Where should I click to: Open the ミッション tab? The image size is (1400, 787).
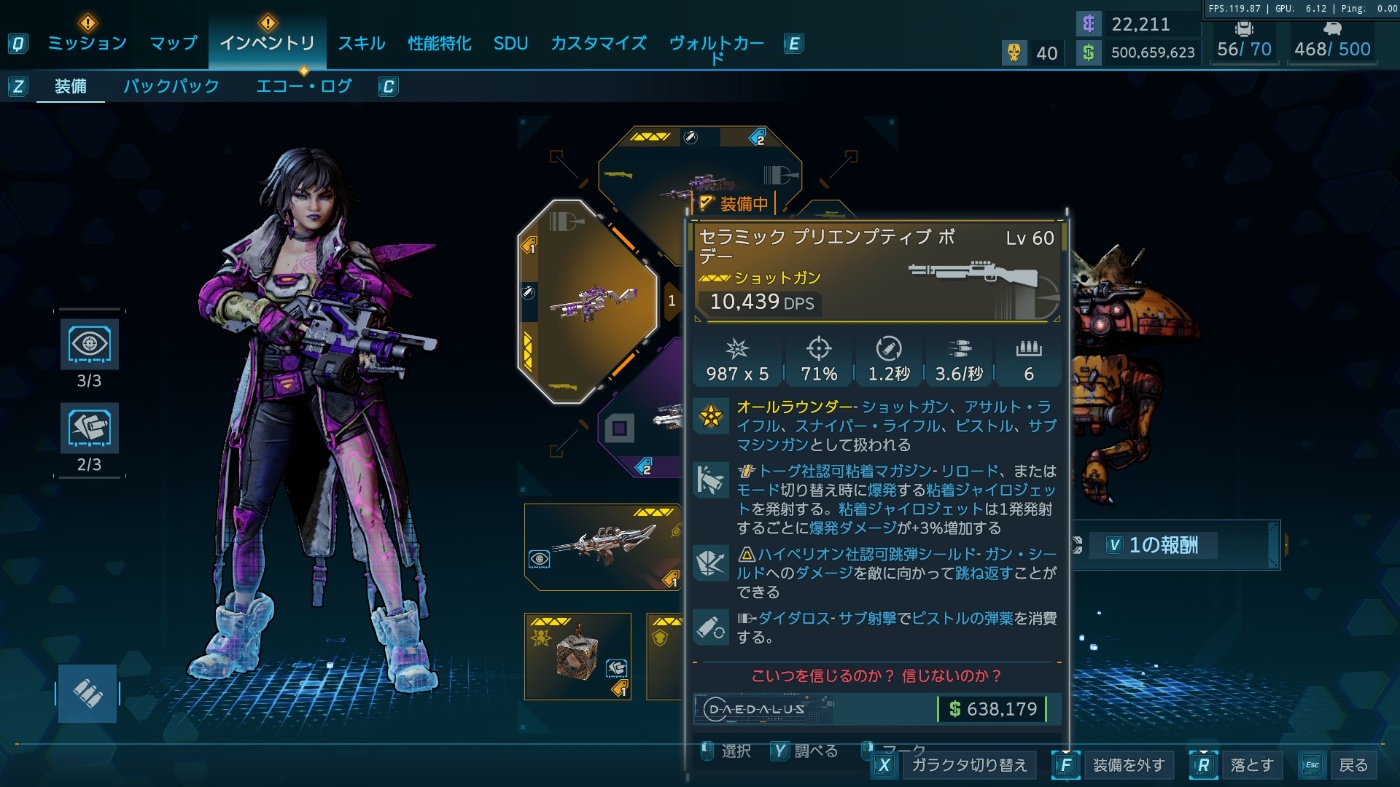coord(87,43)
